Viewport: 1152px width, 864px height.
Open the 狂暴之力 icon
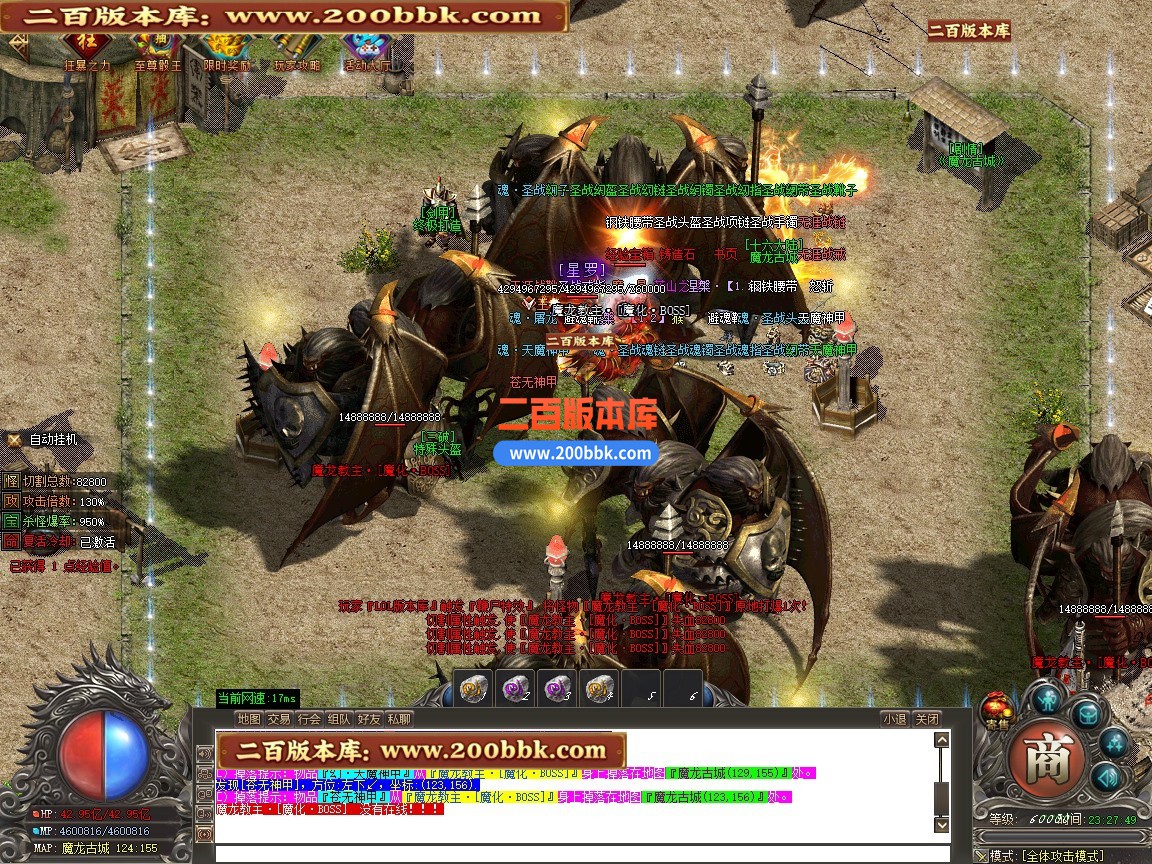point(87,48)
